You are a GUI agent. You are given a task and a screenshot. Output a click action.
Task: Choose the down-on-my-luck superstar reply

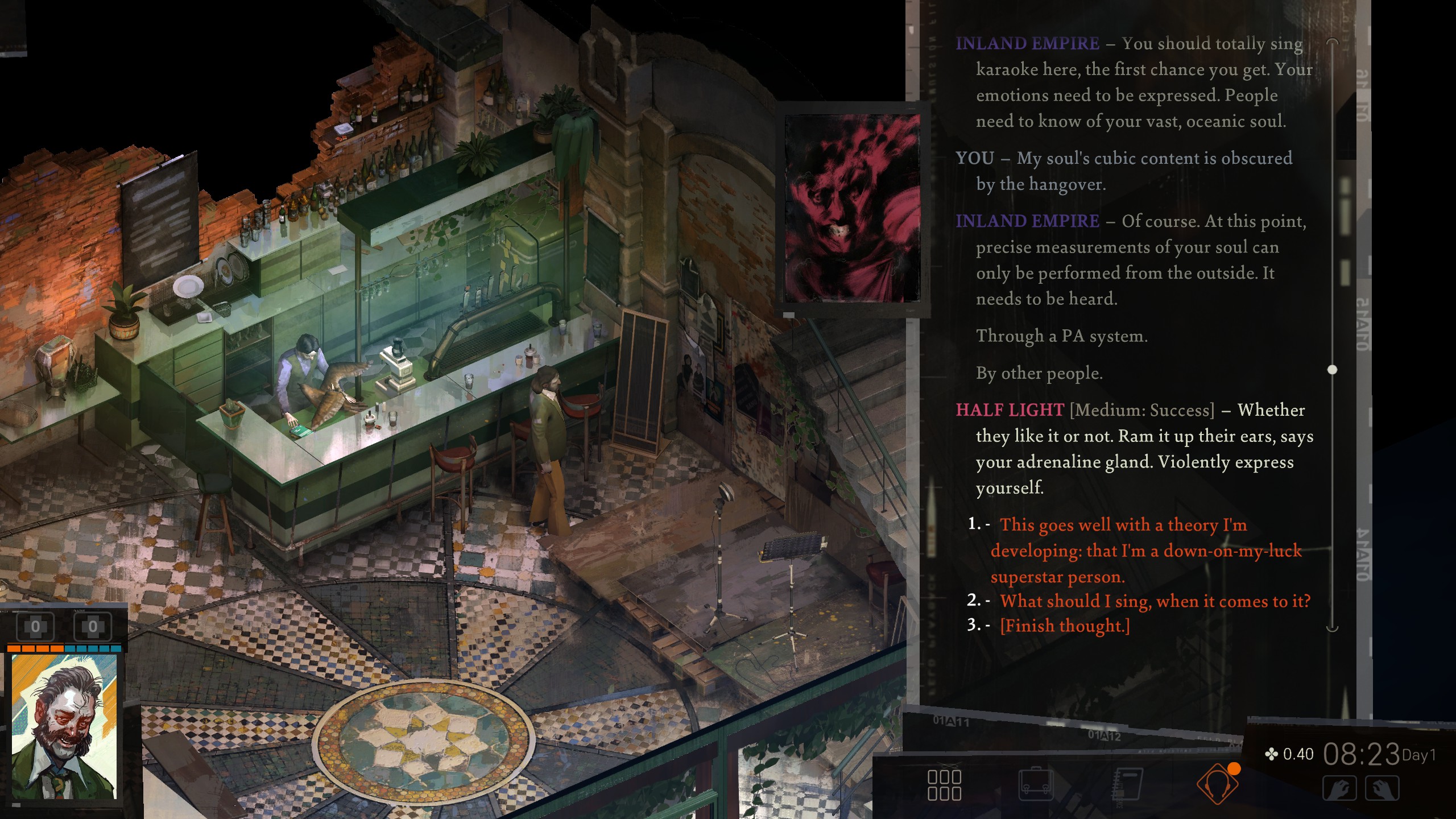1145,550
